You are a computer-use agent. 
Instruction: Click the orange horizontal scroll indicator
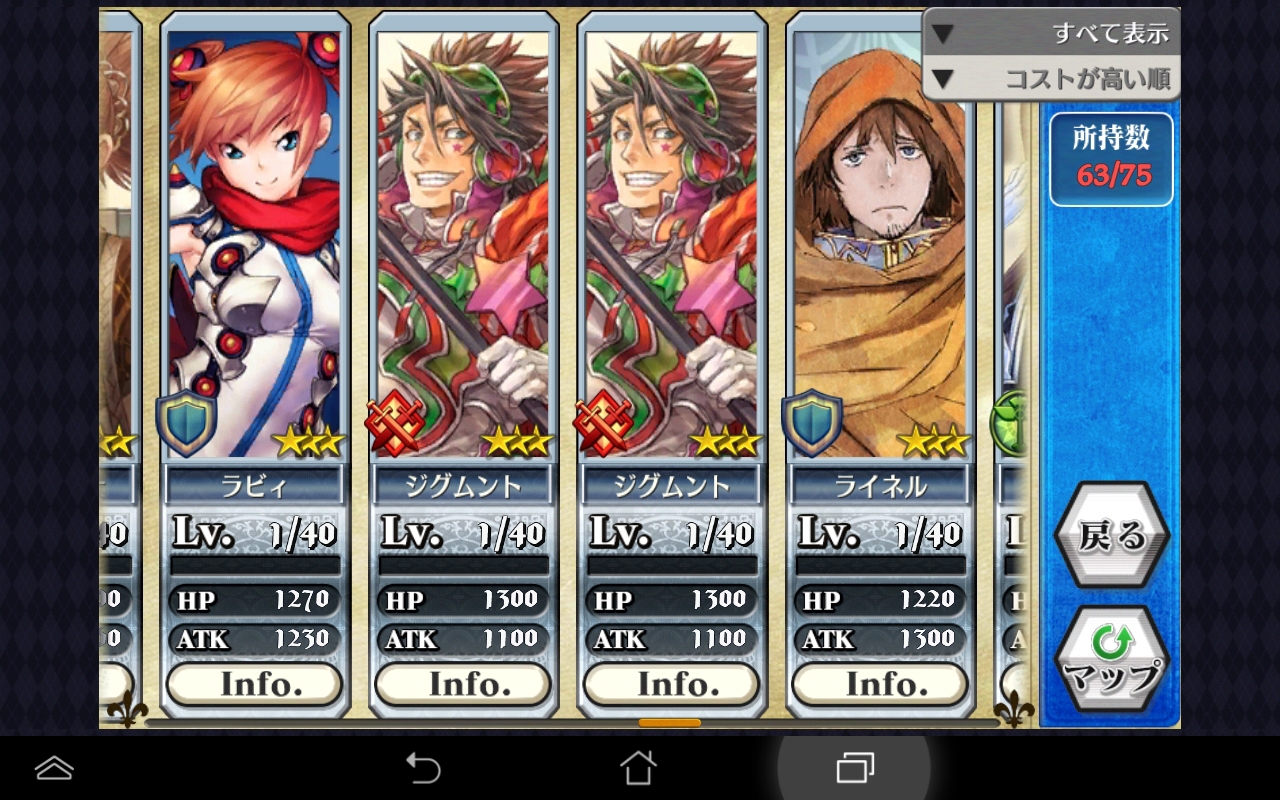click(670, 722)
